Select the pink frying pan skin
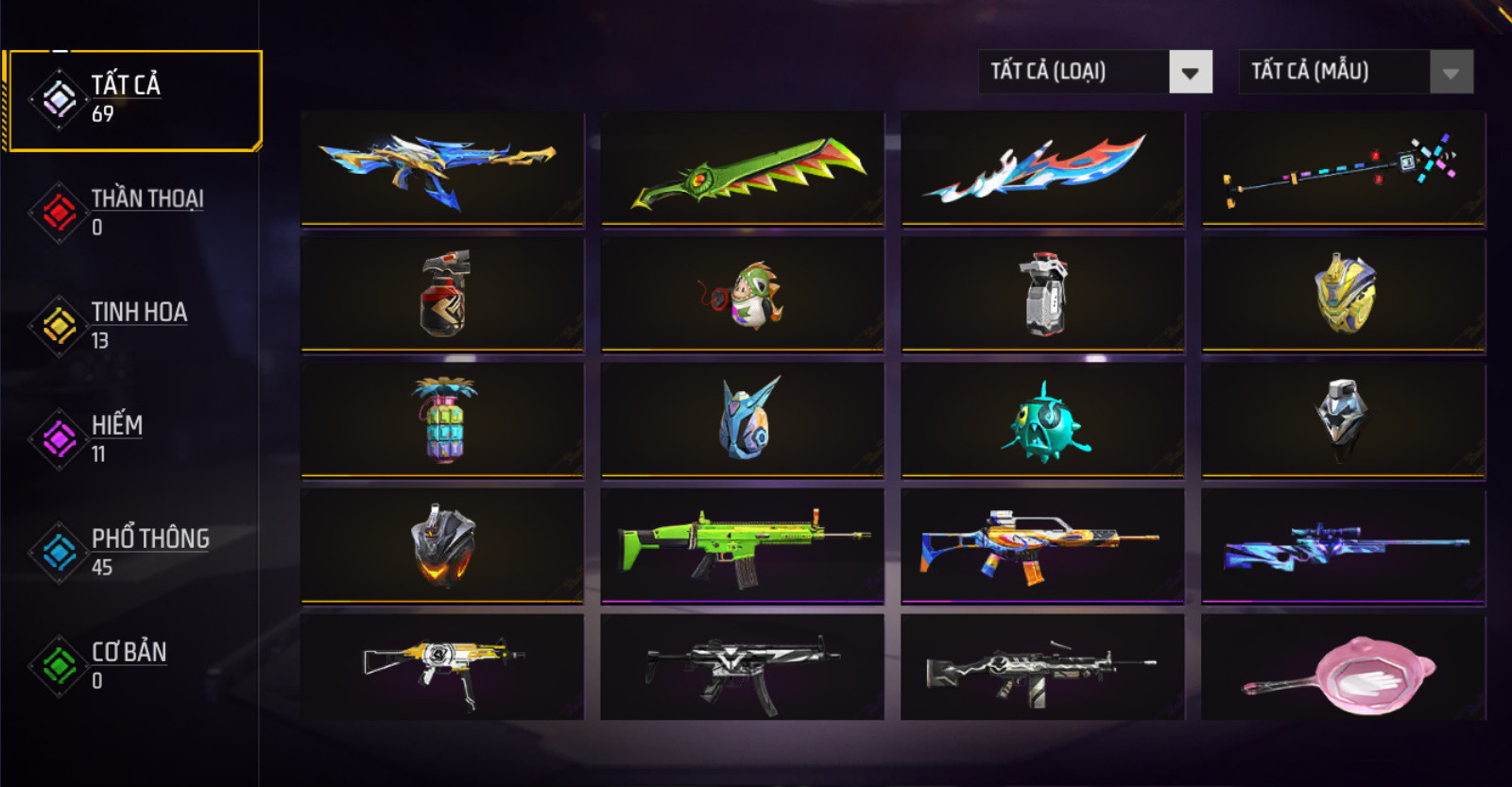The width and height of the screenshot is (1512, 787). pos(1343,669)
